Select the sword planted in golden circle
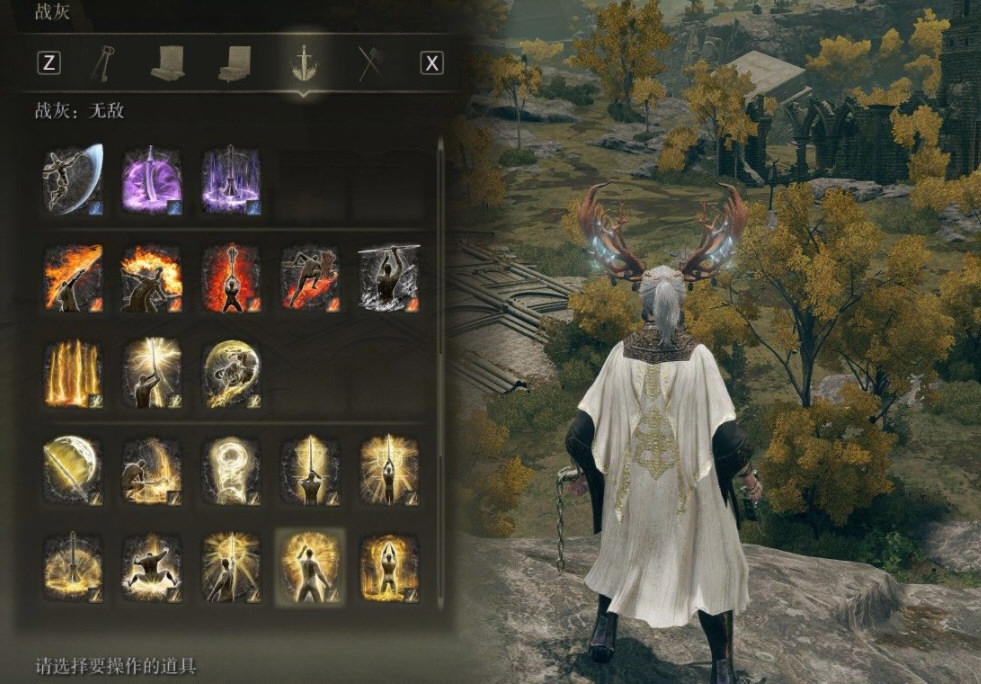The height and width of the screenshot is (684, 981). click(x=72, y=566)
